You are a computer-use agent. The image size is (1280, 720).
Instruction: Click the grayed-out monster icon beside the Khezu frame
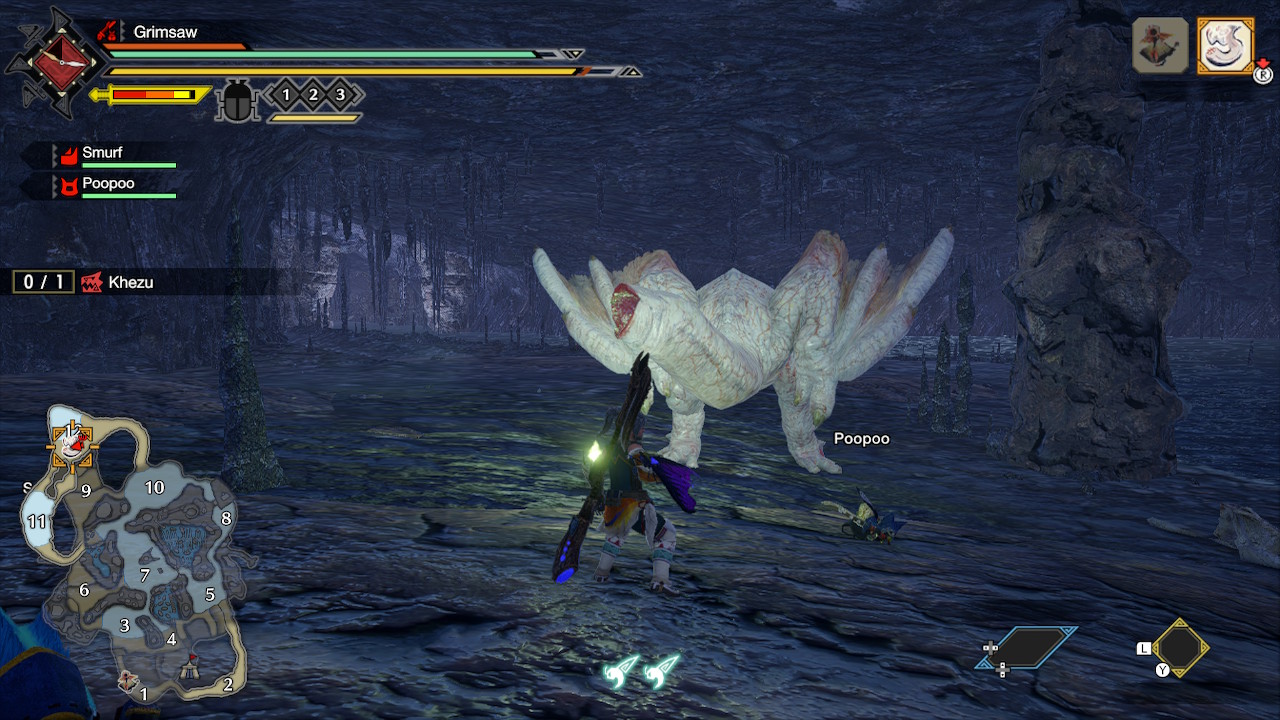(1160, 45)
